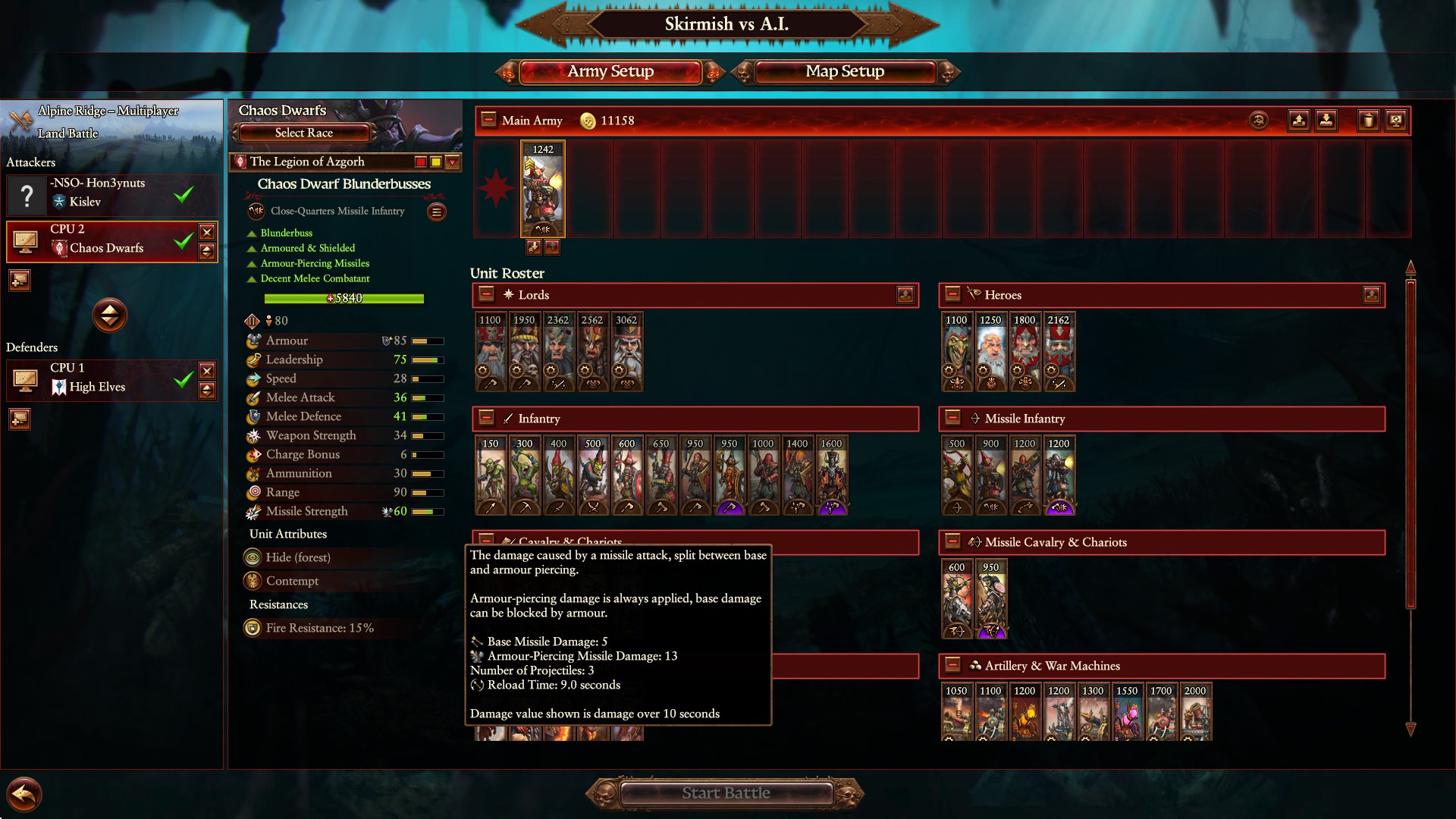The width and height of the screenshot is (1456, 819).
Task: Click the swap attackers and defenders icon
Action: pyautogui.click(x=110, y=316)
